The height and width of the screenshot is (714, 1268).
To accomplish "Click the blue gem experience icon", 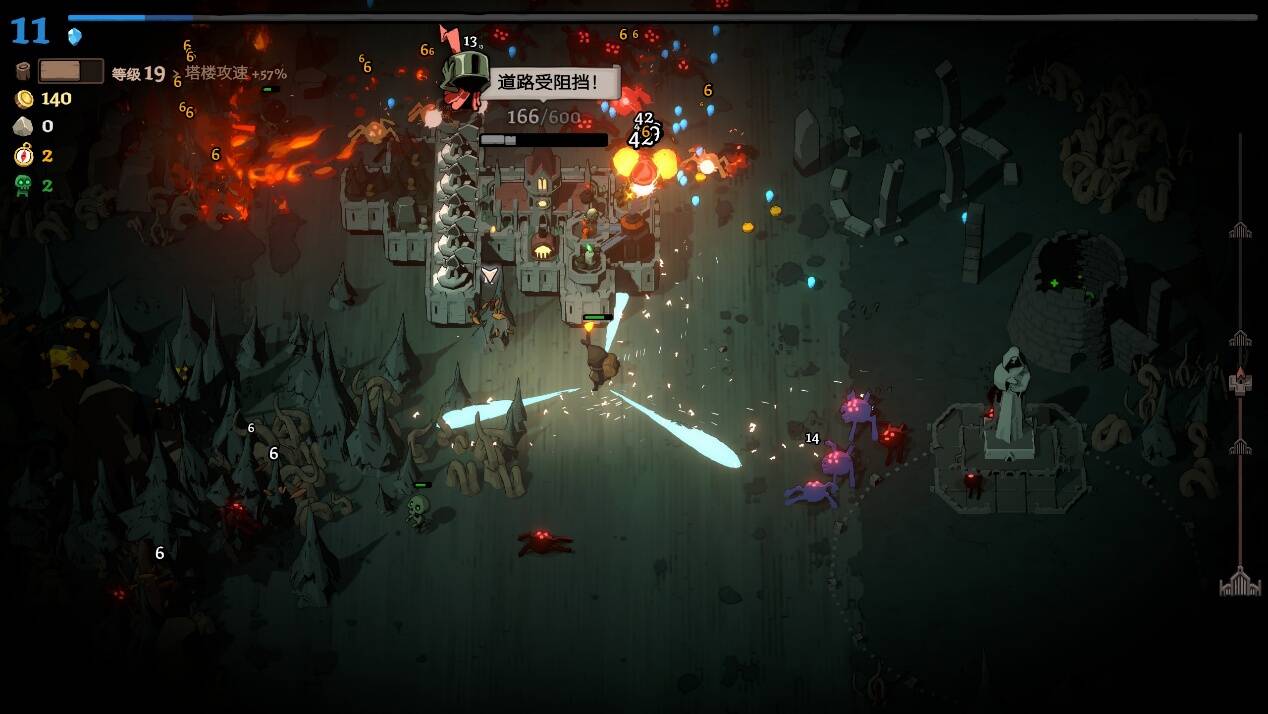I will [75, 37].
